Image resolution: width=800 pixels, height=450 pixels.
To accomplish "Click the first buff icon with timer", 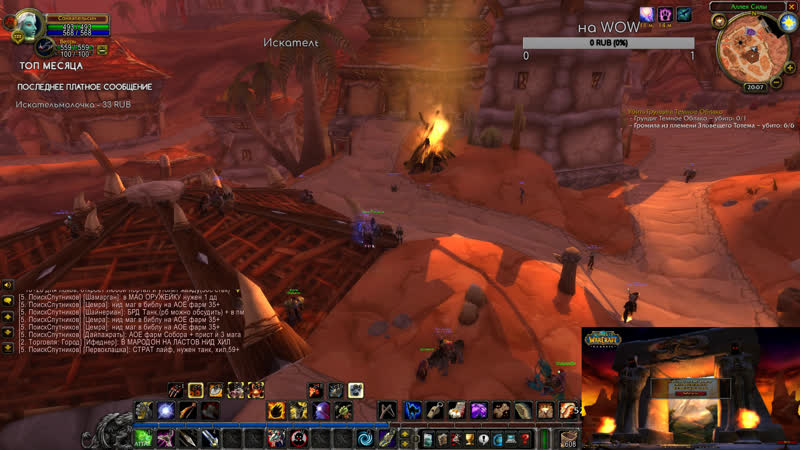I will tap(646, 14).
